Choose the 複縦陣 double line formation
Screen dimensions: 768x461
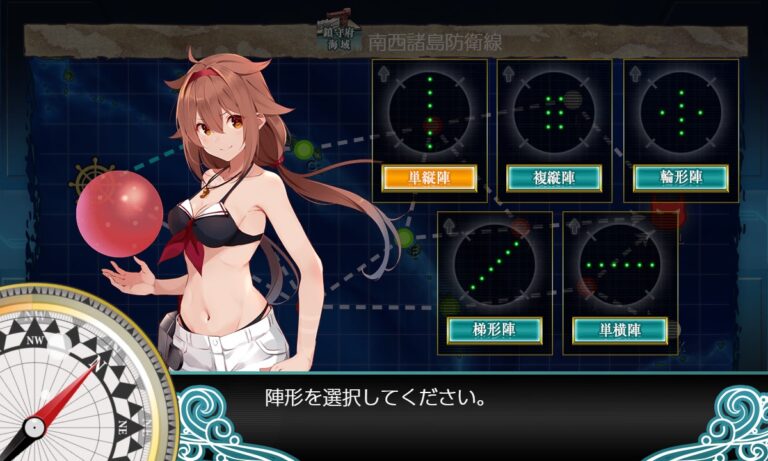click(554, 178)
